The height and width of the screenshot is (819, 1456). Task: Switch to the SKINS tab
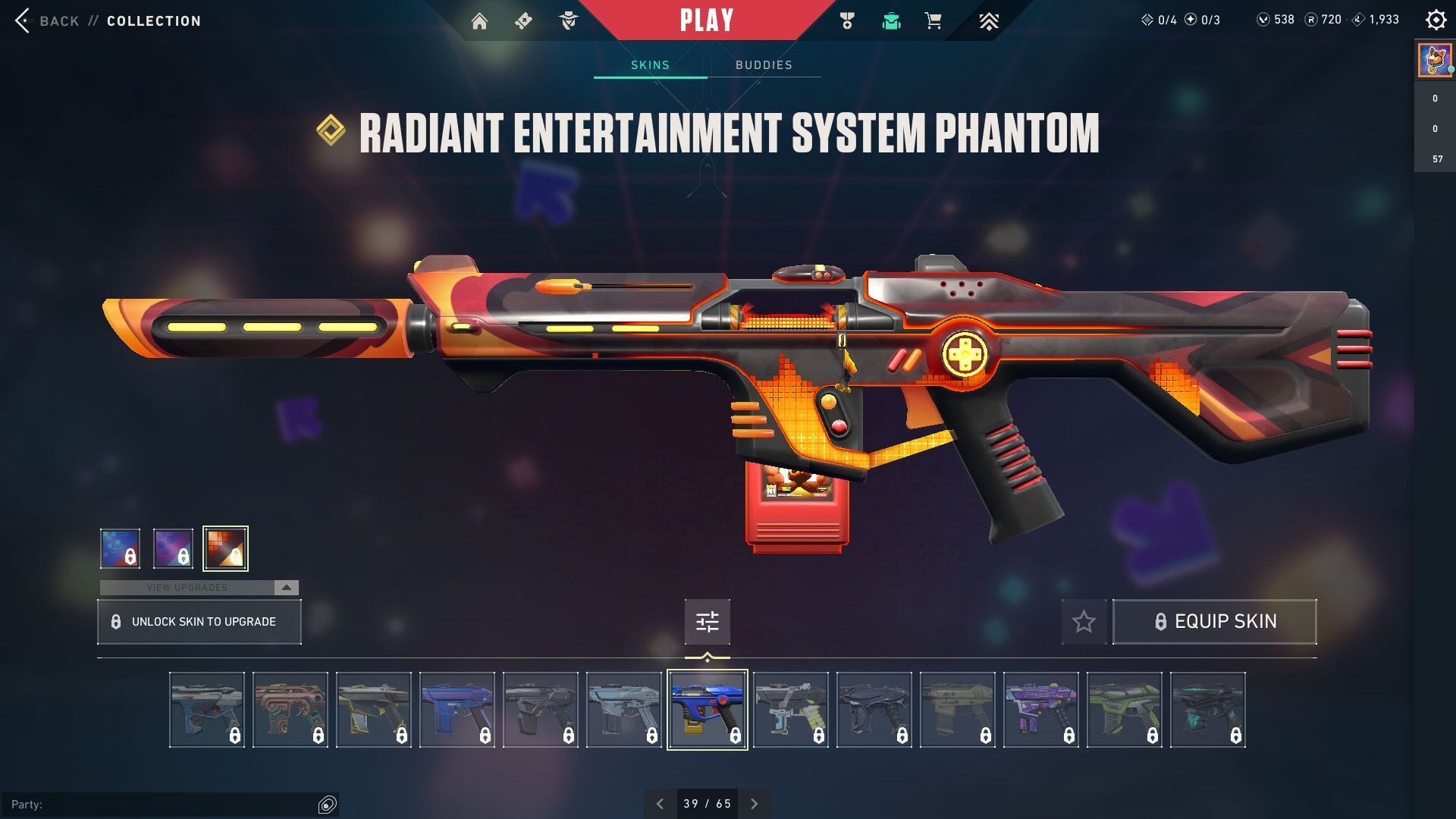coord(648,64)
